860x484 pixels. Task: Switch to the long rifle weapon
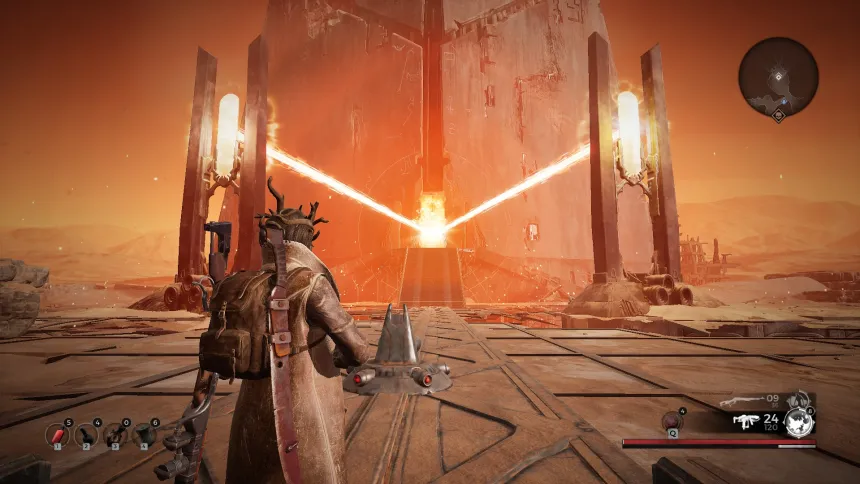pyautogui.click(x=741, y=403)
